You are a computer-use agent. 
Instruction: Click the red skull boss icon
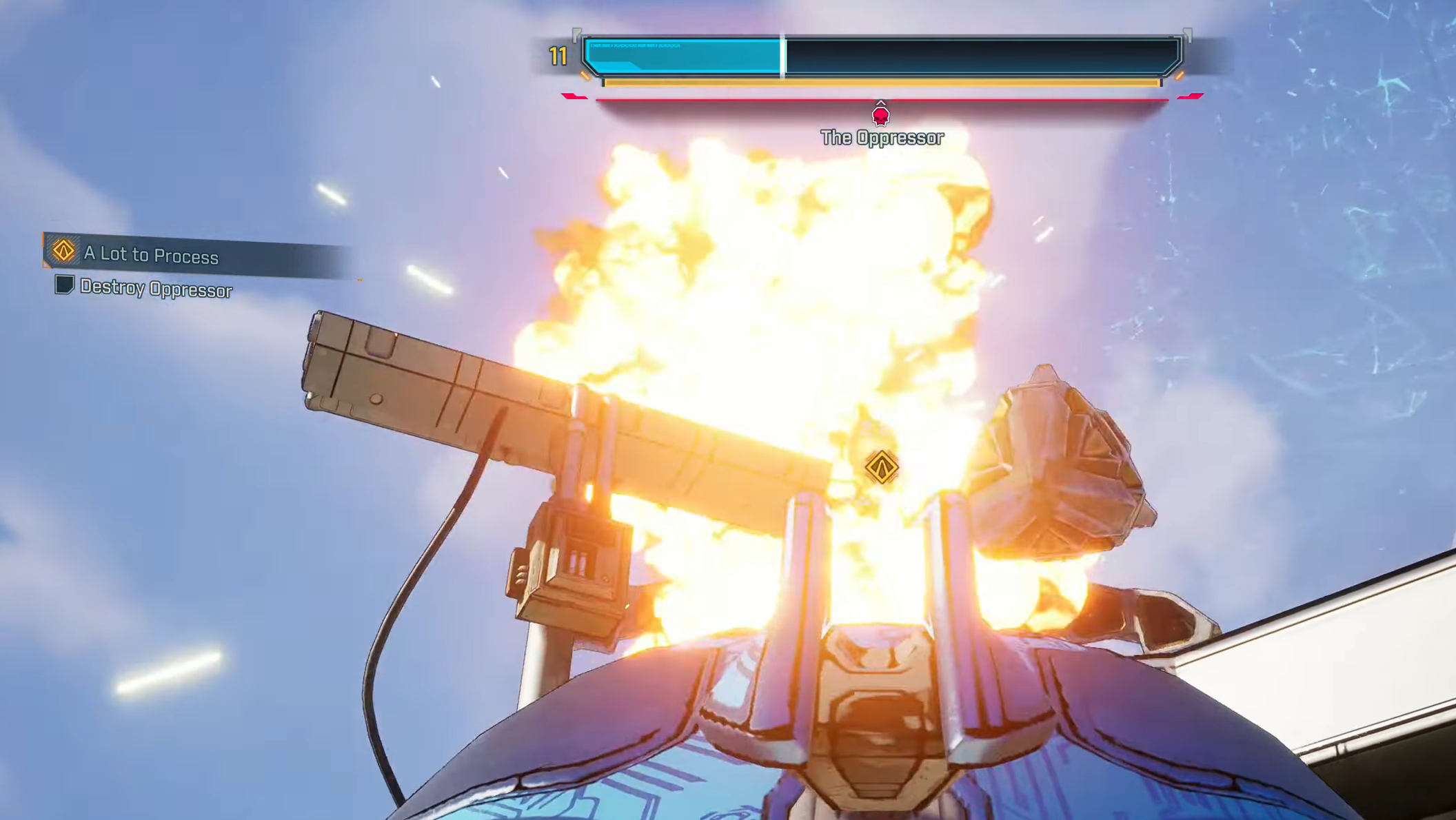pos(880,116)
